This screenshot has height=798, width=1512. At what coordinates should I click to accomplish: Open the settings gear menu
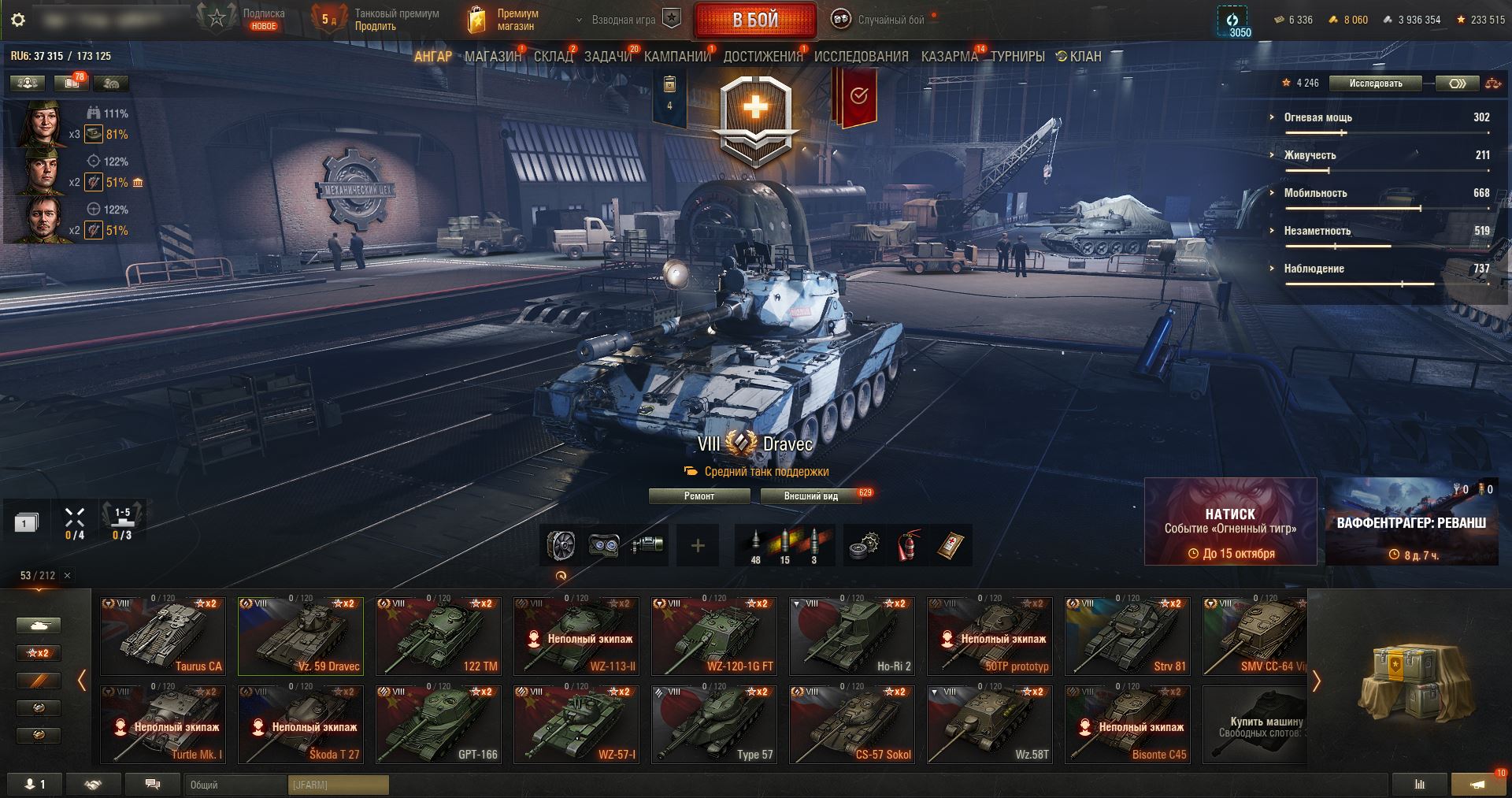(18, 20)
